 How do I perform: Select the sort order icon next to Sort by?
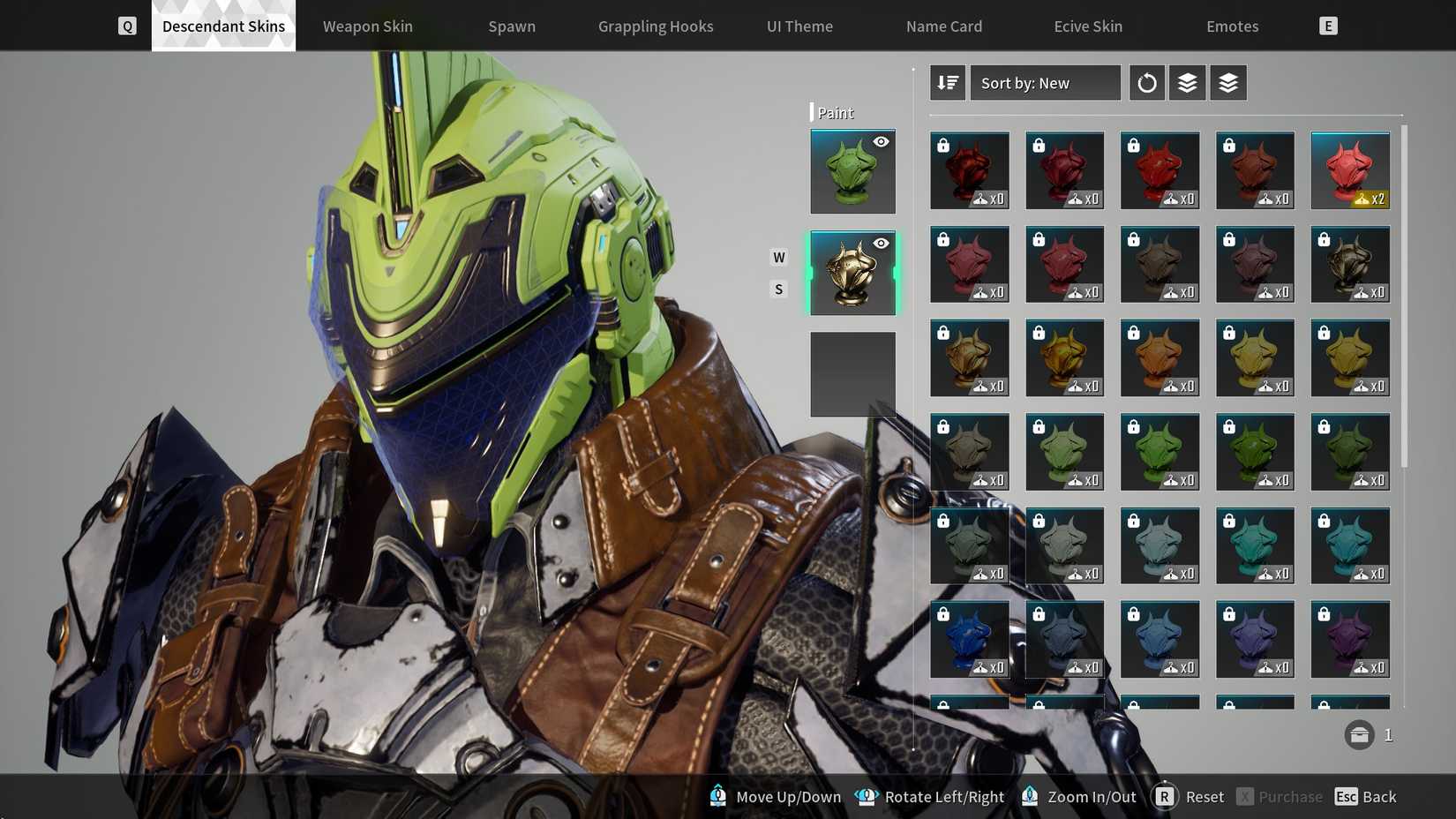(x=947, y=82)
